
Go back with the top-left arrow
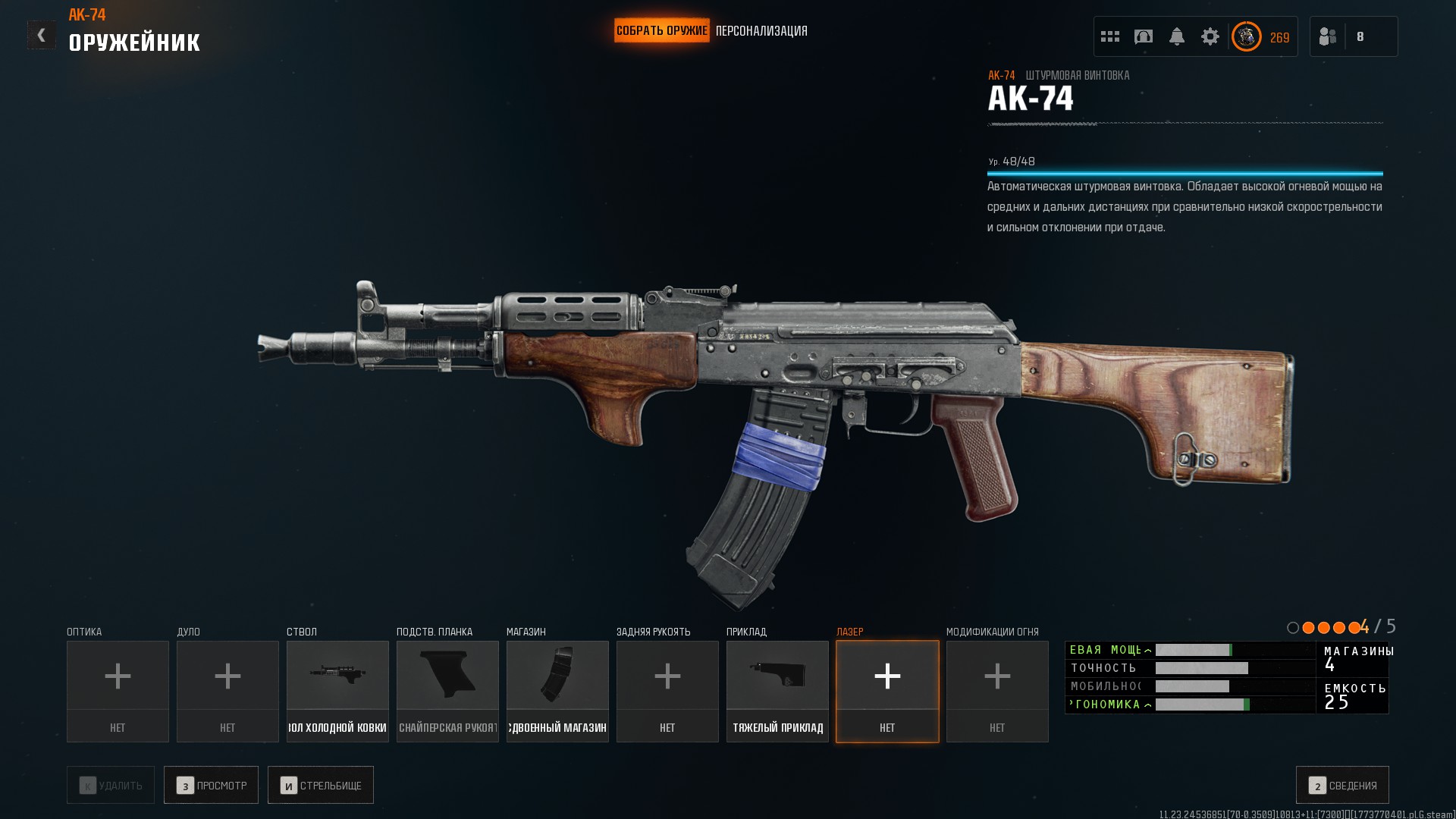click(x=41, y=35)
